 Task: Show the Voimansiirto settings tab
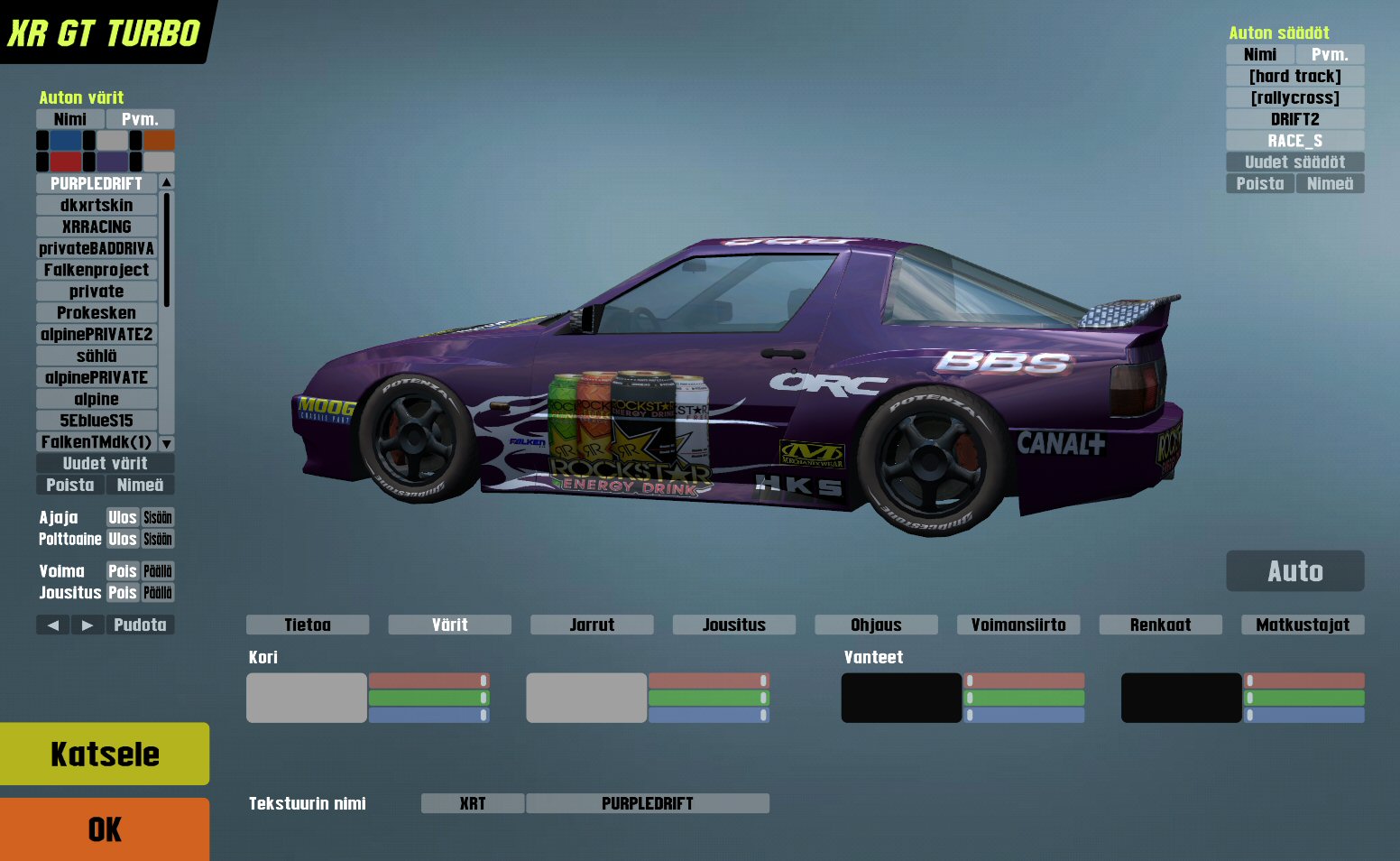pyautogui.click(x=1018, y=625)
